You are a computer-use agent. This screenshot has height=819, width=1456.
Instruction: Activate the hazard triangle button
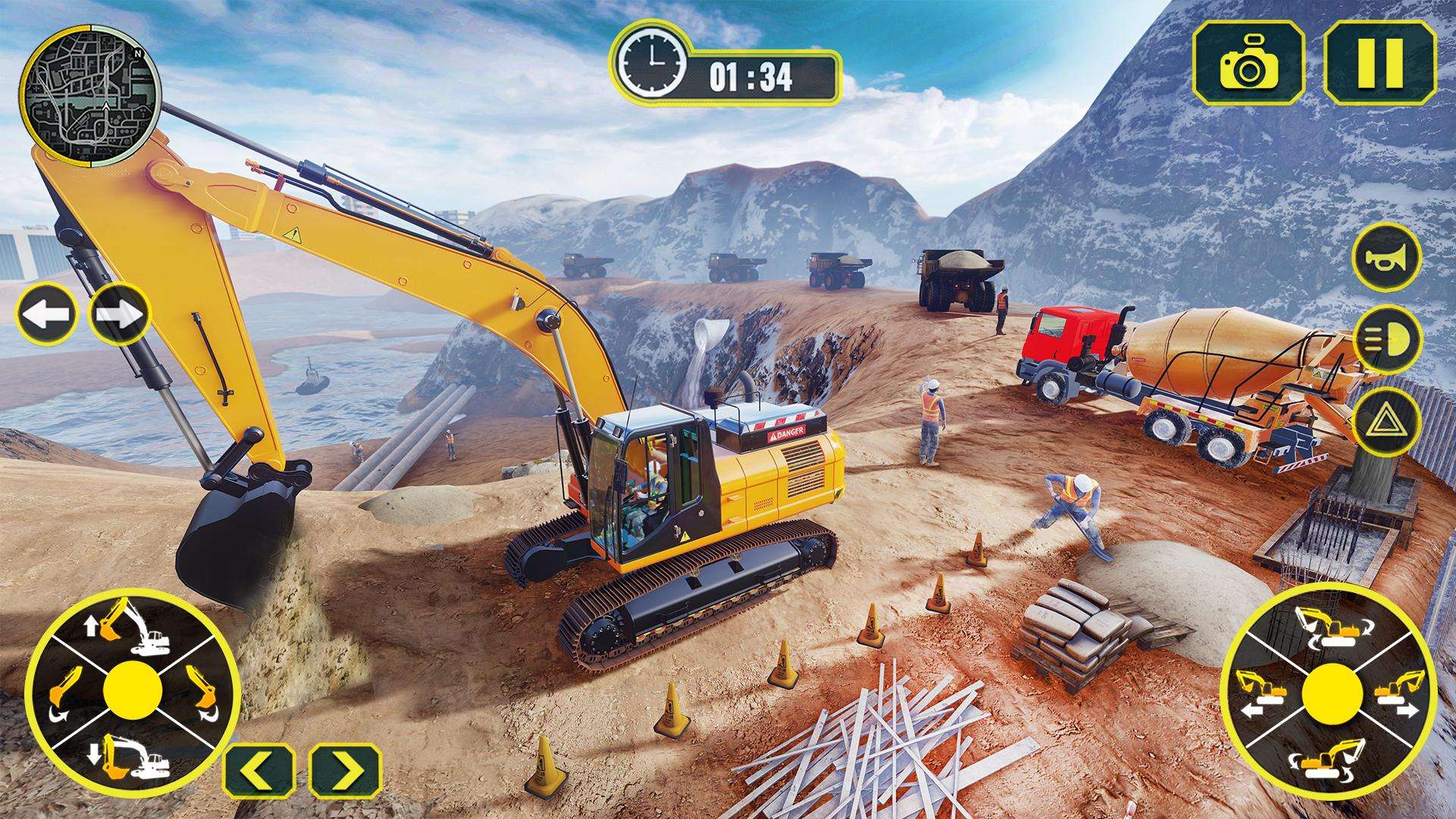[x=1386, y=419]
